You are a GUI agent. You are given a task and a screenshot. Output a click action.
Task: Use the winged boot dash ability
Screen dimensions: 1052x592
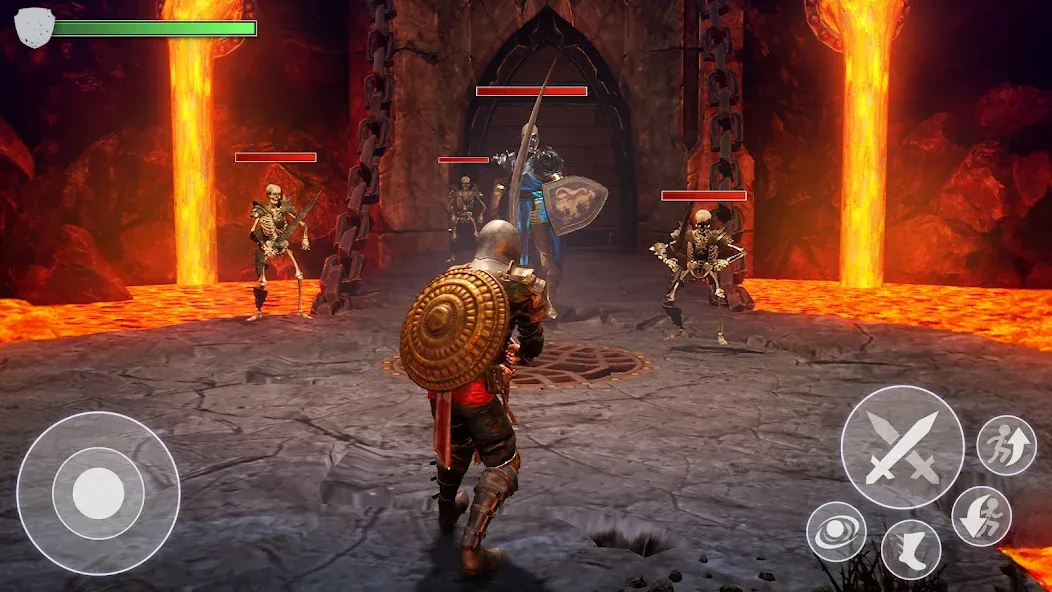click(x=911, y=549)
